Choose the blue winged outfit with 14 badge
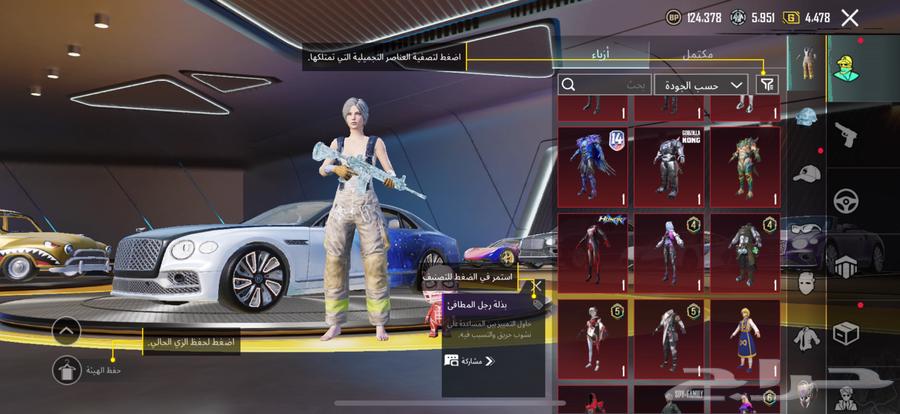Screen dimensions: 900x414 point(593,164)
